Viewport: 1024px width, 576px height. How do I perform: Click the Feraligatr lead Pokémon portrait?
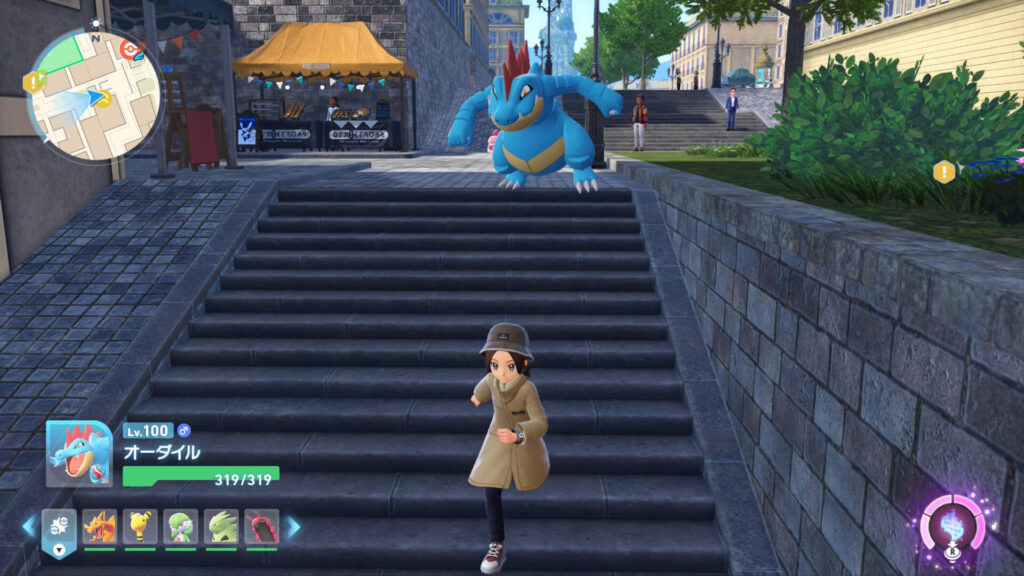[79, 453]
